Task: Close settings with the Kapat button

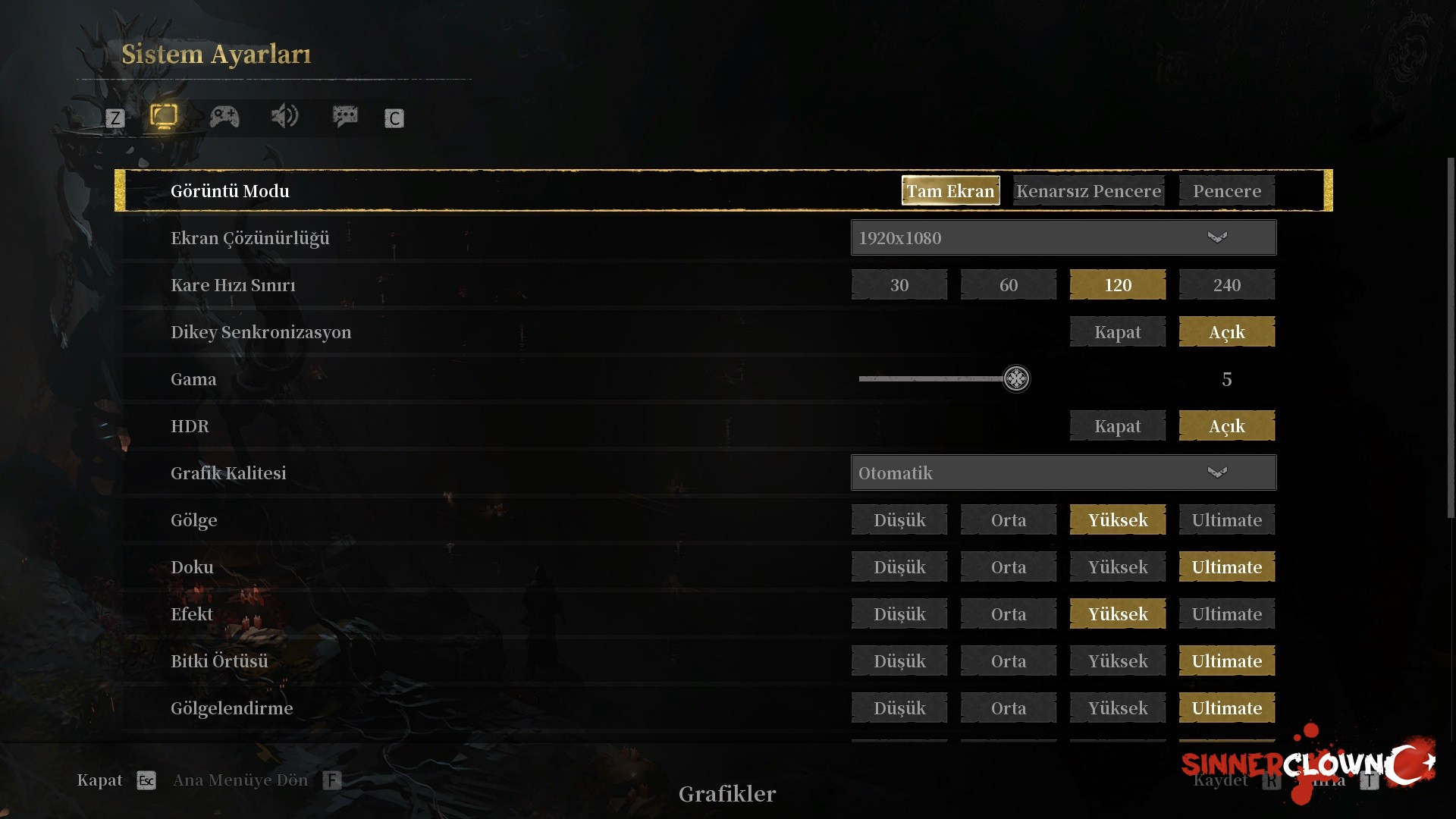Action: 99,780
